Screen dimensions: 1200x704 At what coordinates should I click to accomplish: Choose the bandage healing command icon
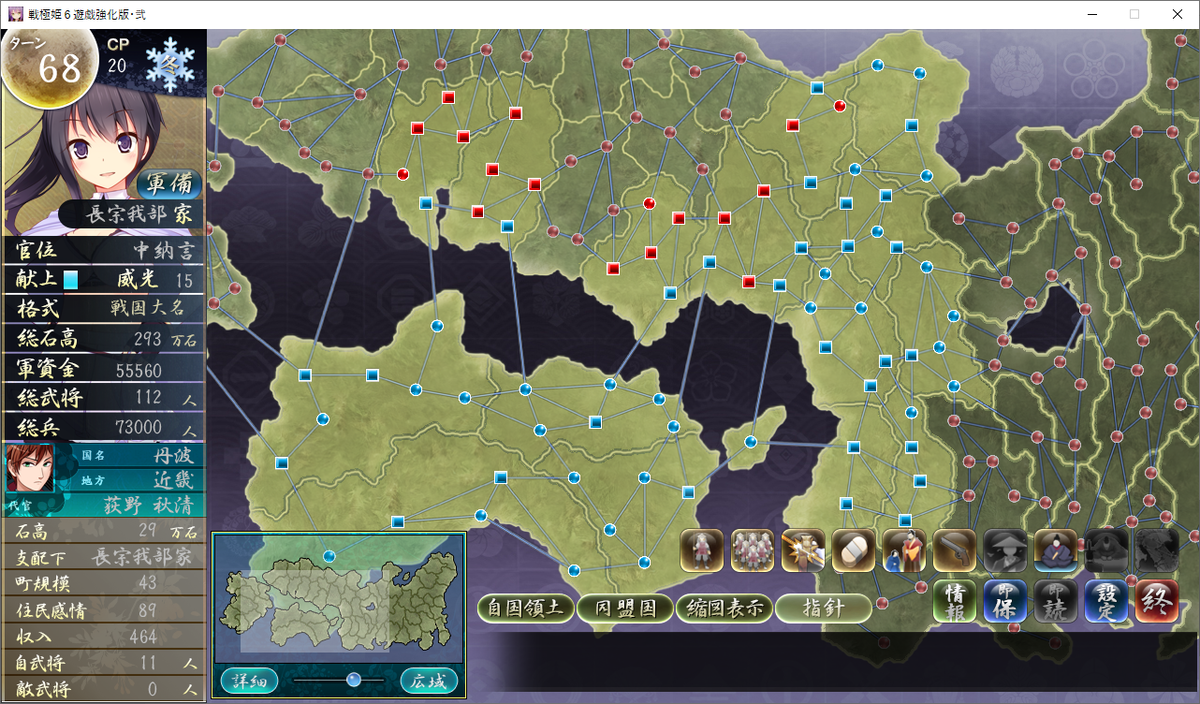coord(854,550)
